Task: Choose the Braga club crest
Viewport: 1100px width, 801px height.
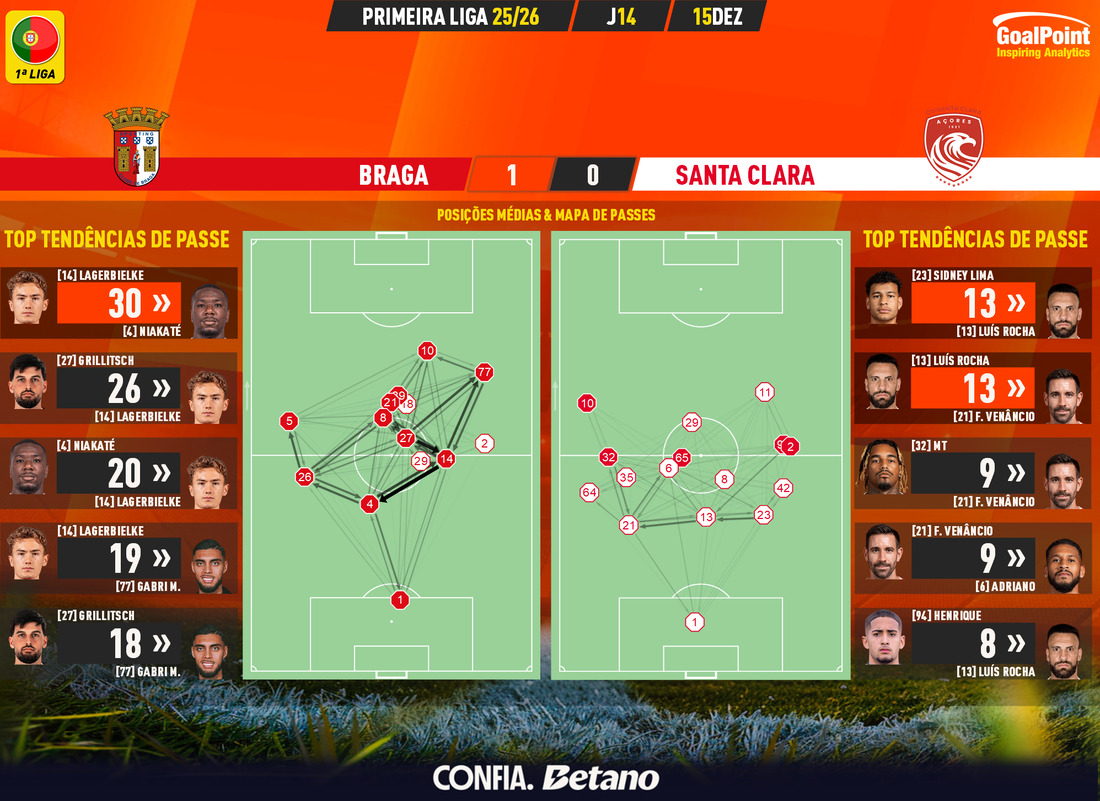Action: tap(136, 146)
